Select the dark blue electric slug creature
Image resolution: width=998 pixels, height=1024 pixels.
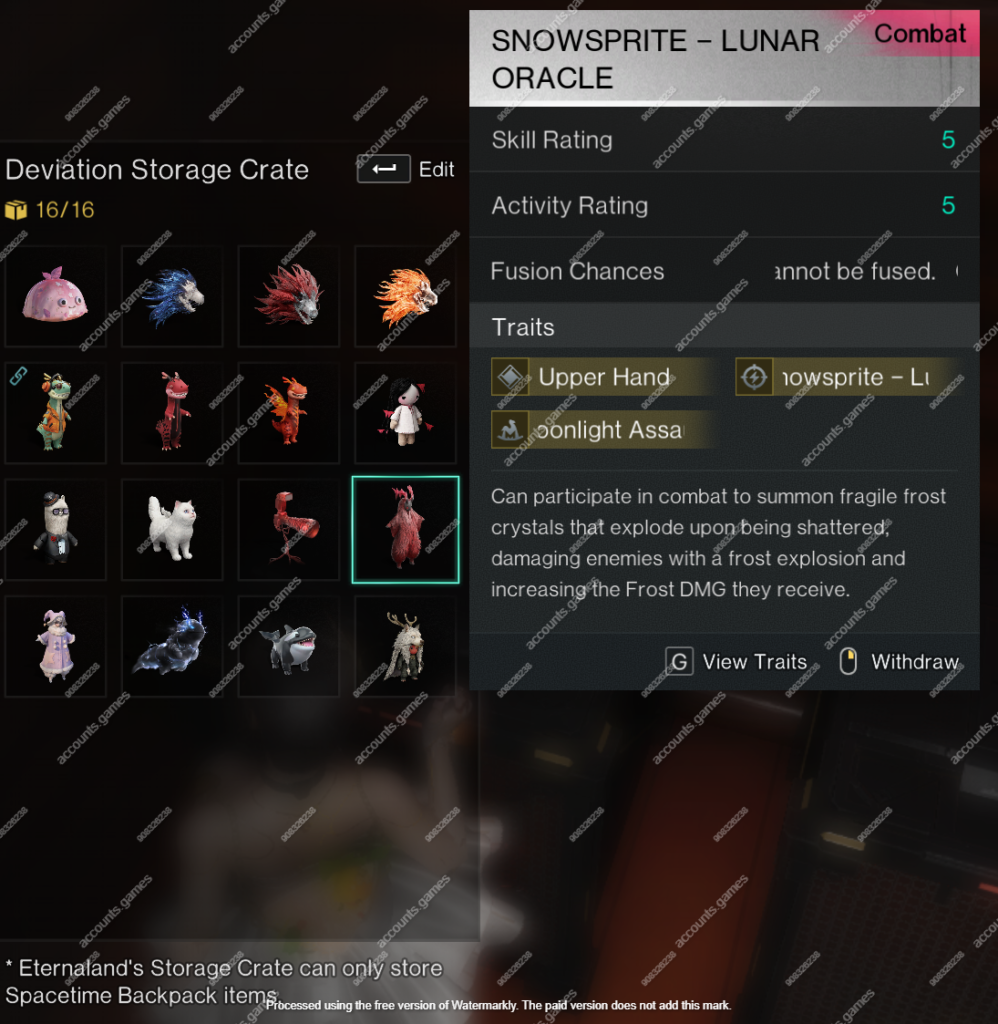pyautogui.click(x=172, y=646)
